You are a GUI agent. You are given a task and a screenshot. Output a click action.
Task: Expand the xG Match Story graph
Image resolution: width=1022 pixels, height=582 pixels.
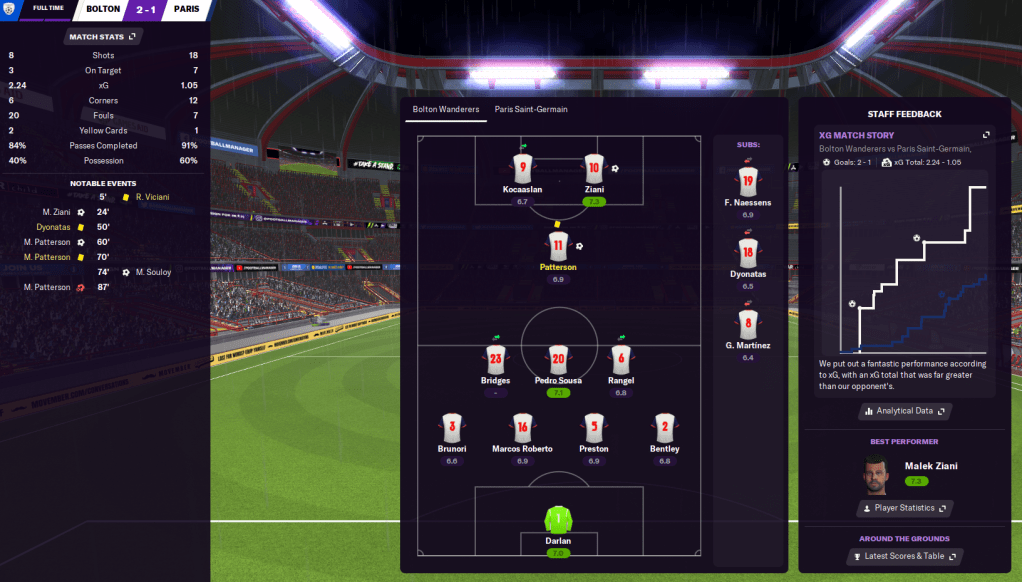tap(986, 135)
